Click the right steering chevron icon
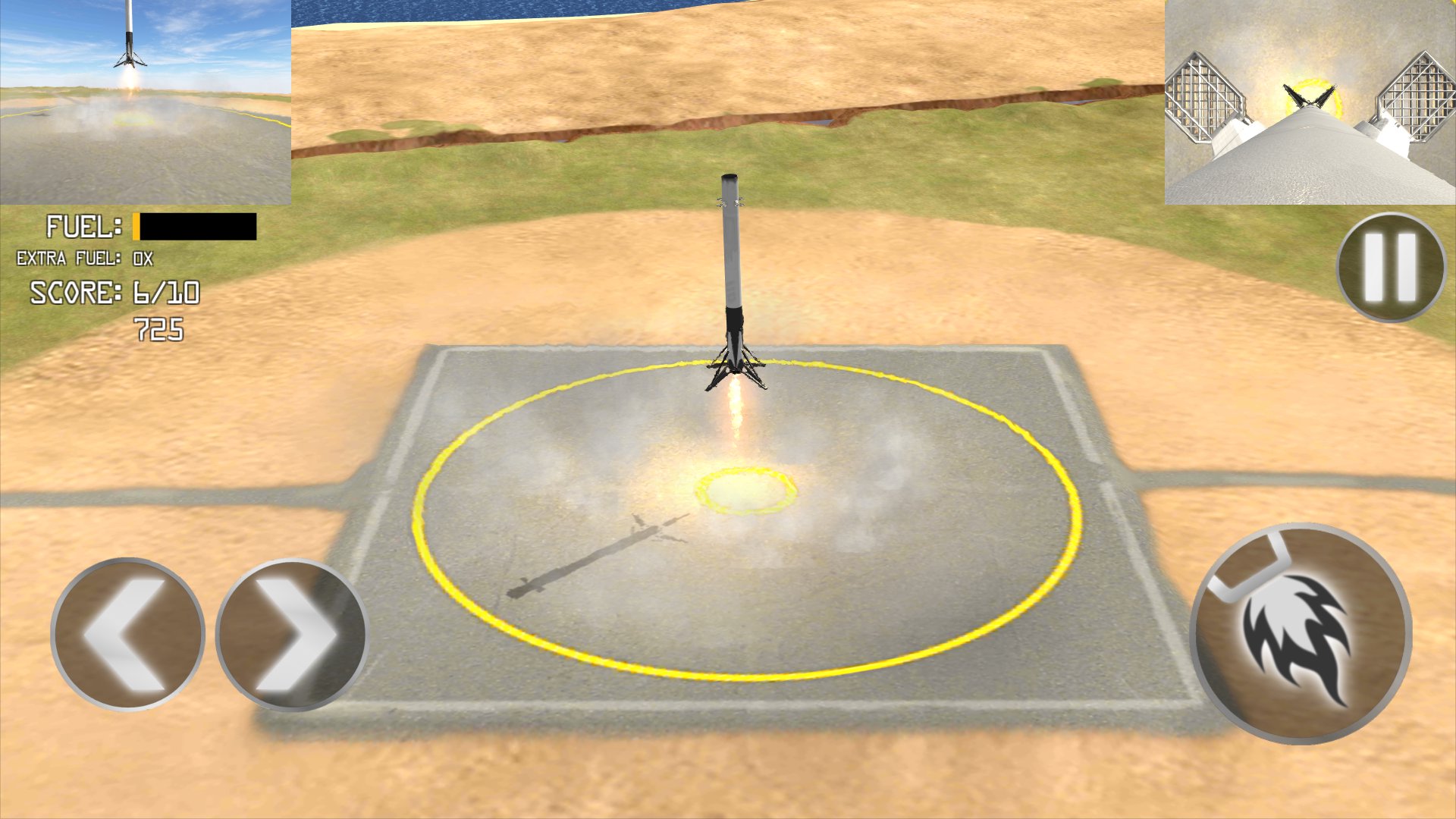Image resolution: width=1456 pixels, height=819 pixels. click(x=292, y=637)
